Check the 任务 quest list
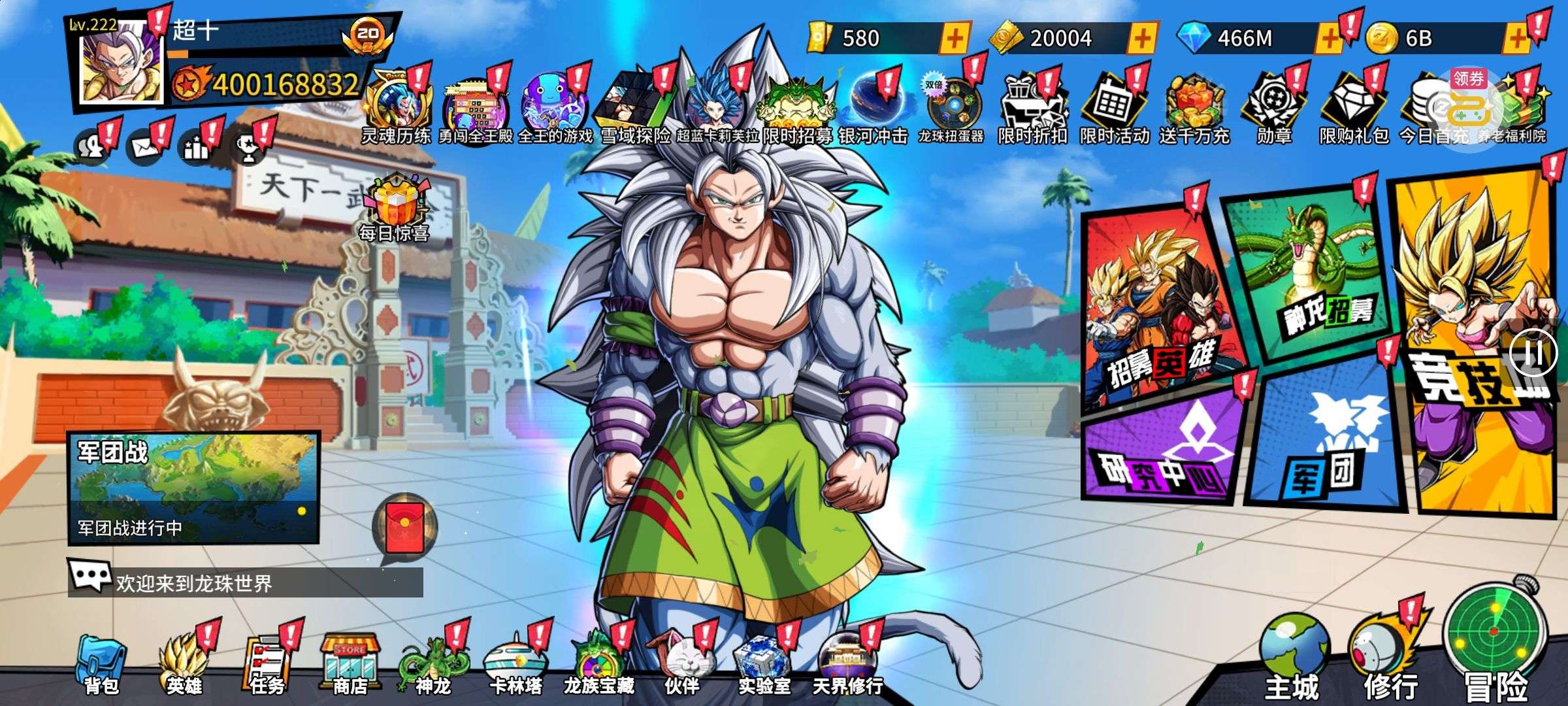Image resolution: width=1568 pixels, height=706 pixels. 268,664
